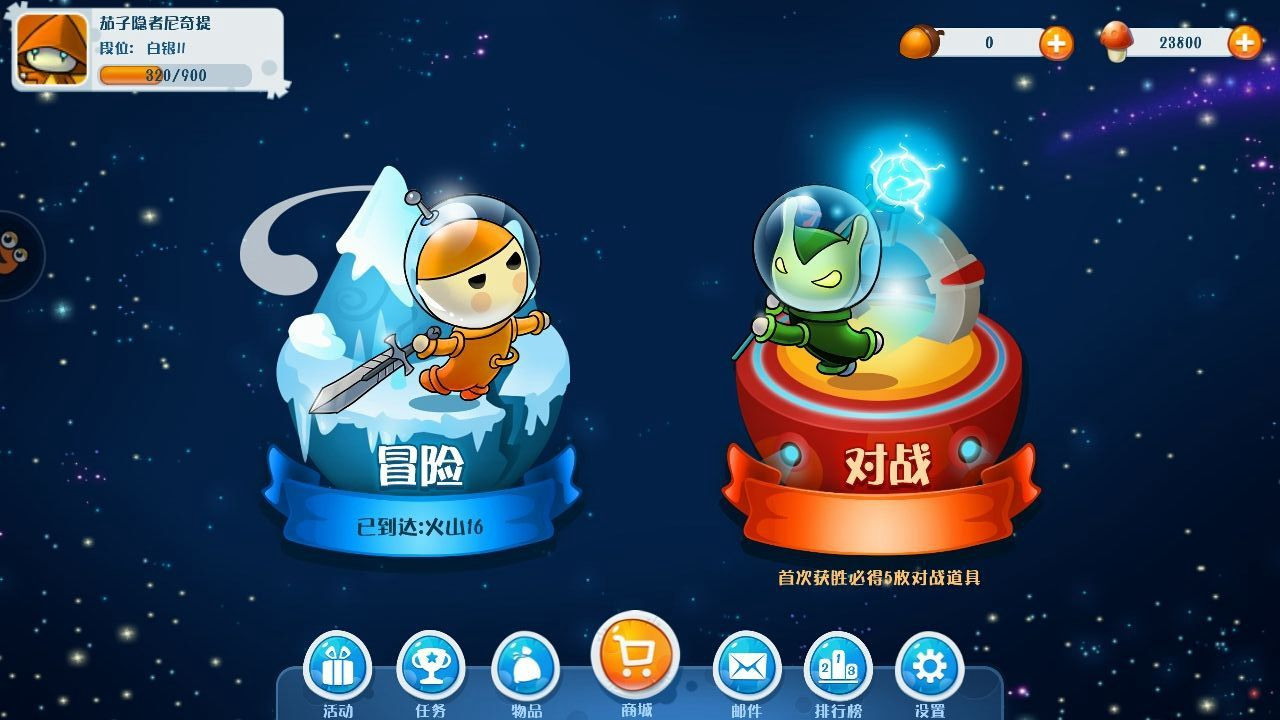Screen dimensions: 1280x720
Task: Click the orange creature bubble at left edge
Action: (12, 254)
